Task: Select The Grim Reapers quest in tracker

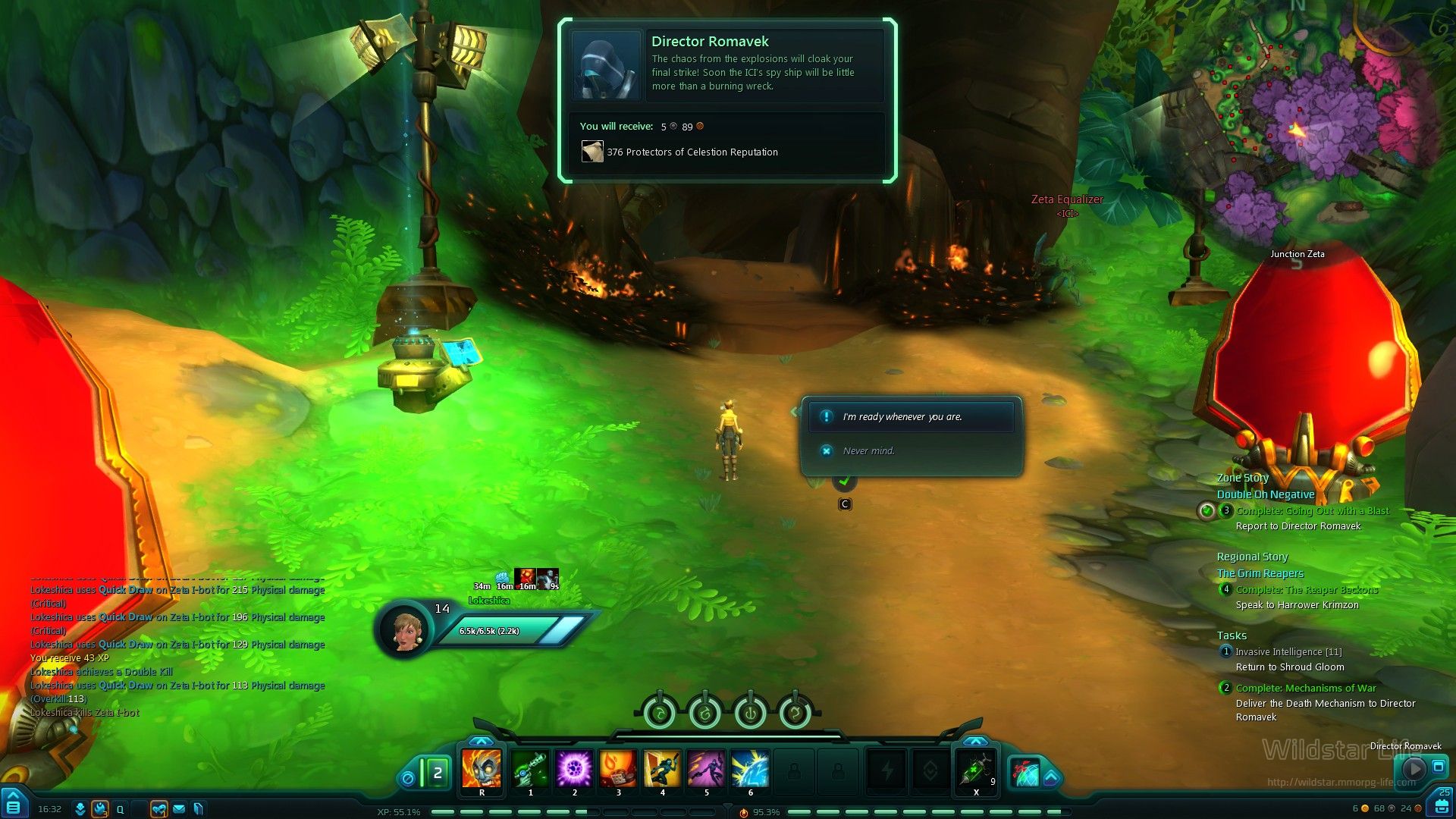Action: click(1260, 573)
